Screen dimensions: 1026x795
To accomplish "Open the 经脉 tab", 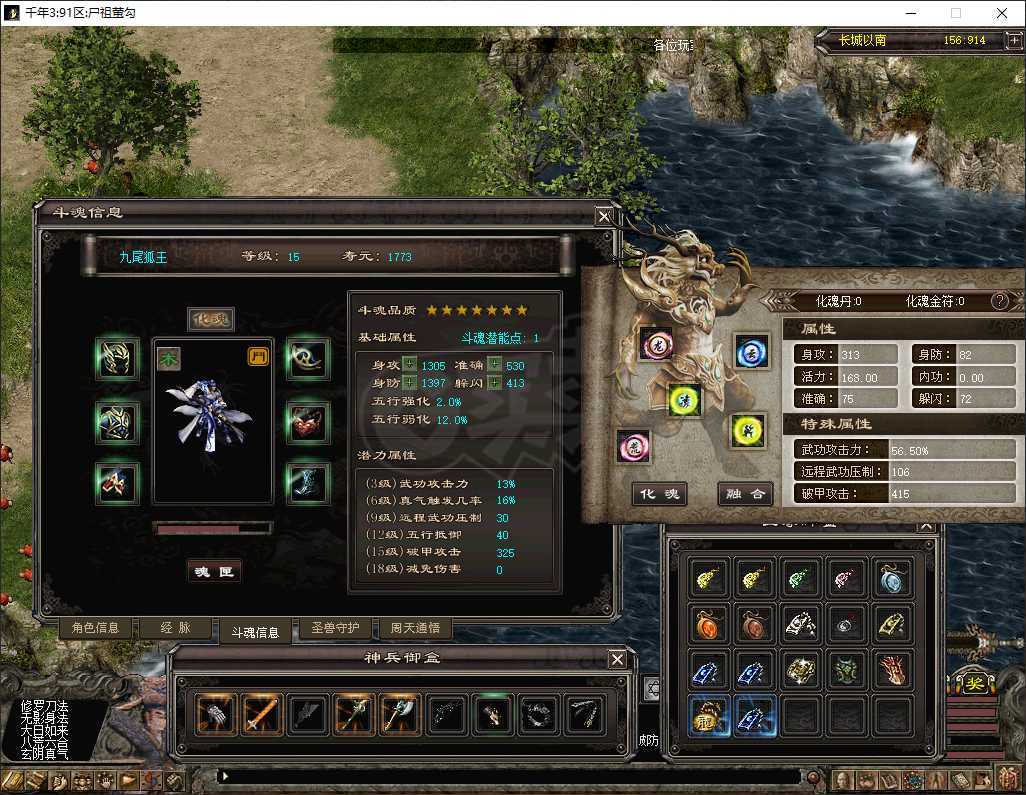I will [x=174, y=628].
